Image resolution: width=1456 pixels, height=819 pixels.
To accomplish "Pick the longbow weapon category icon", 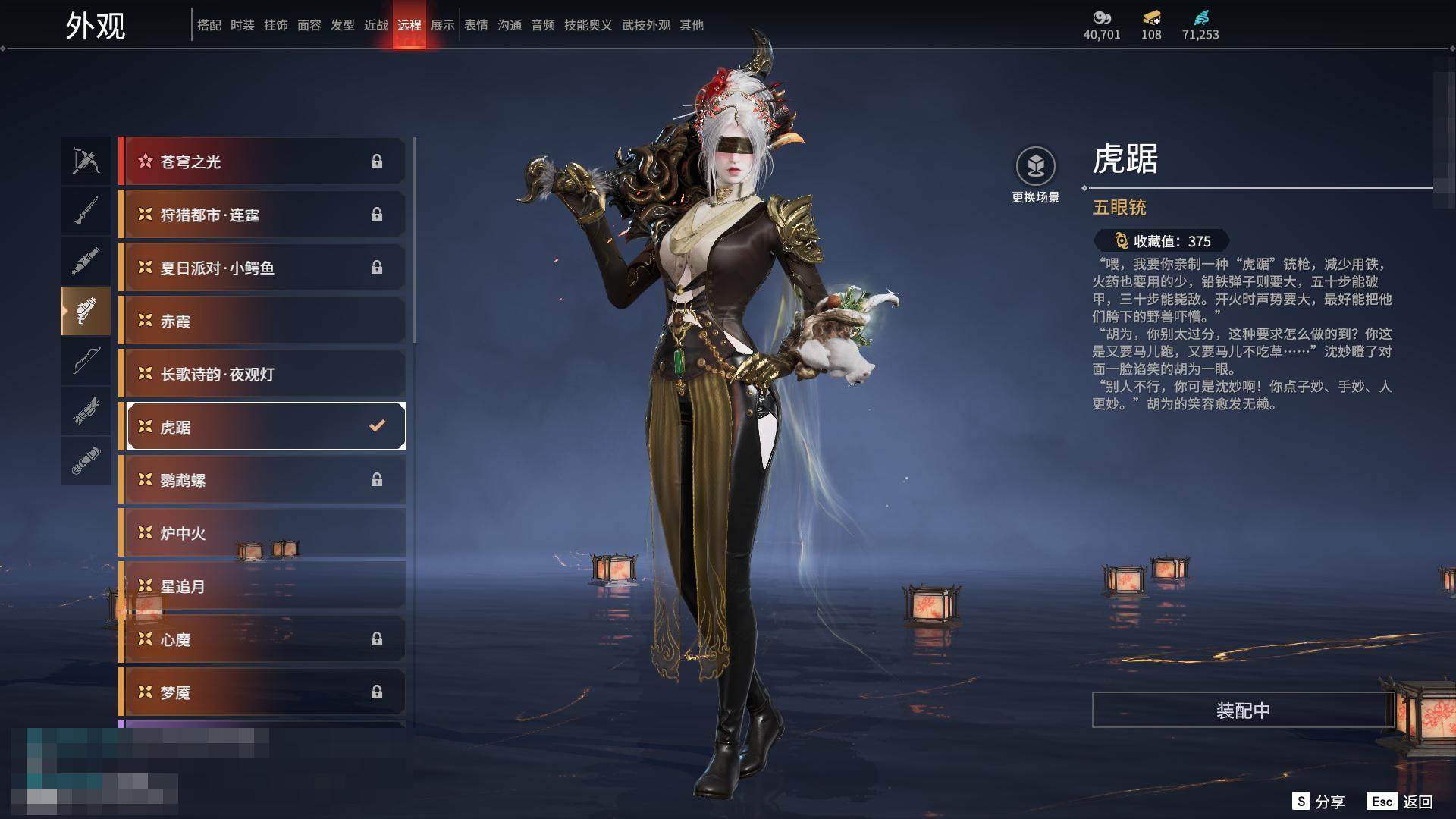I will click(x=86, y=361).
